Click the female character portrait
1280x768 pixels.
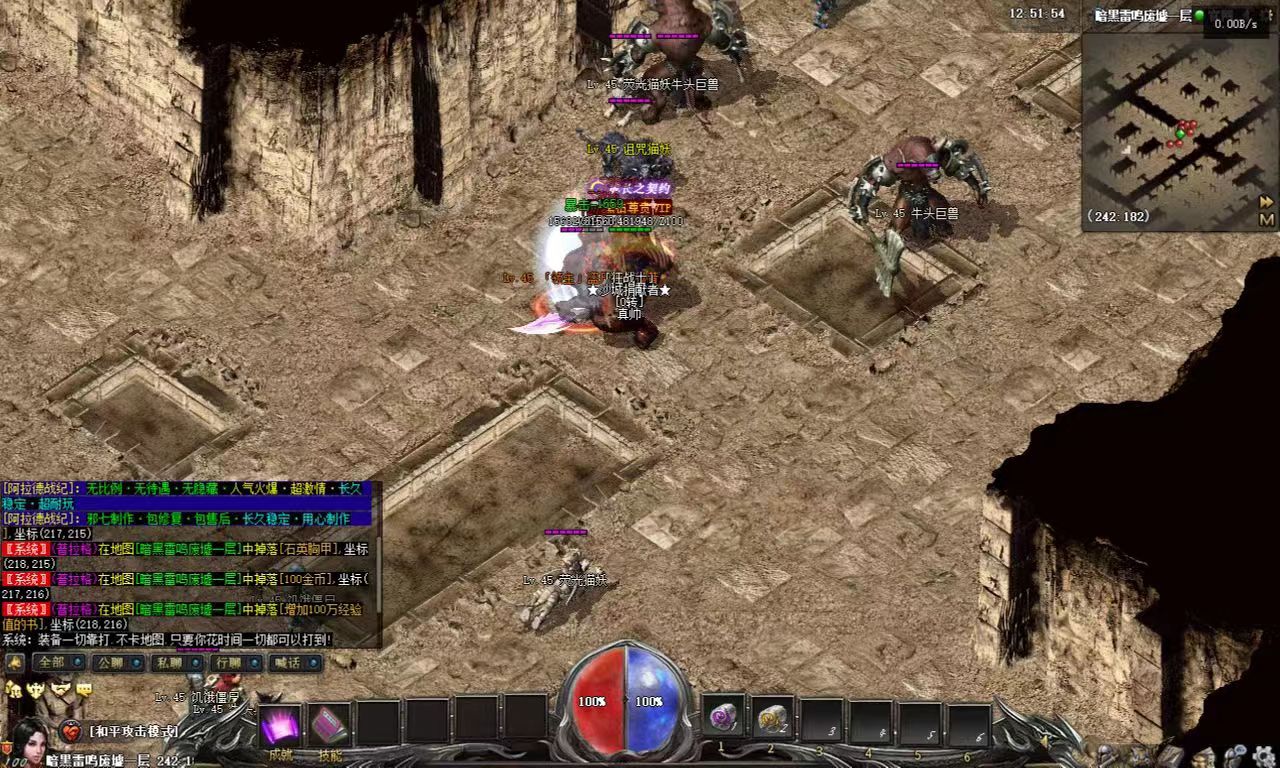coord(30,740)
